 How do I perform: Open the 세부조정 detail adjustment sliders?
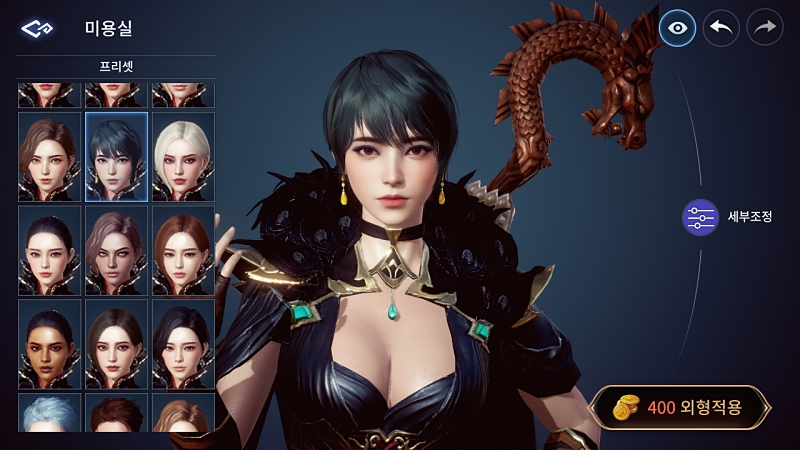700,217
